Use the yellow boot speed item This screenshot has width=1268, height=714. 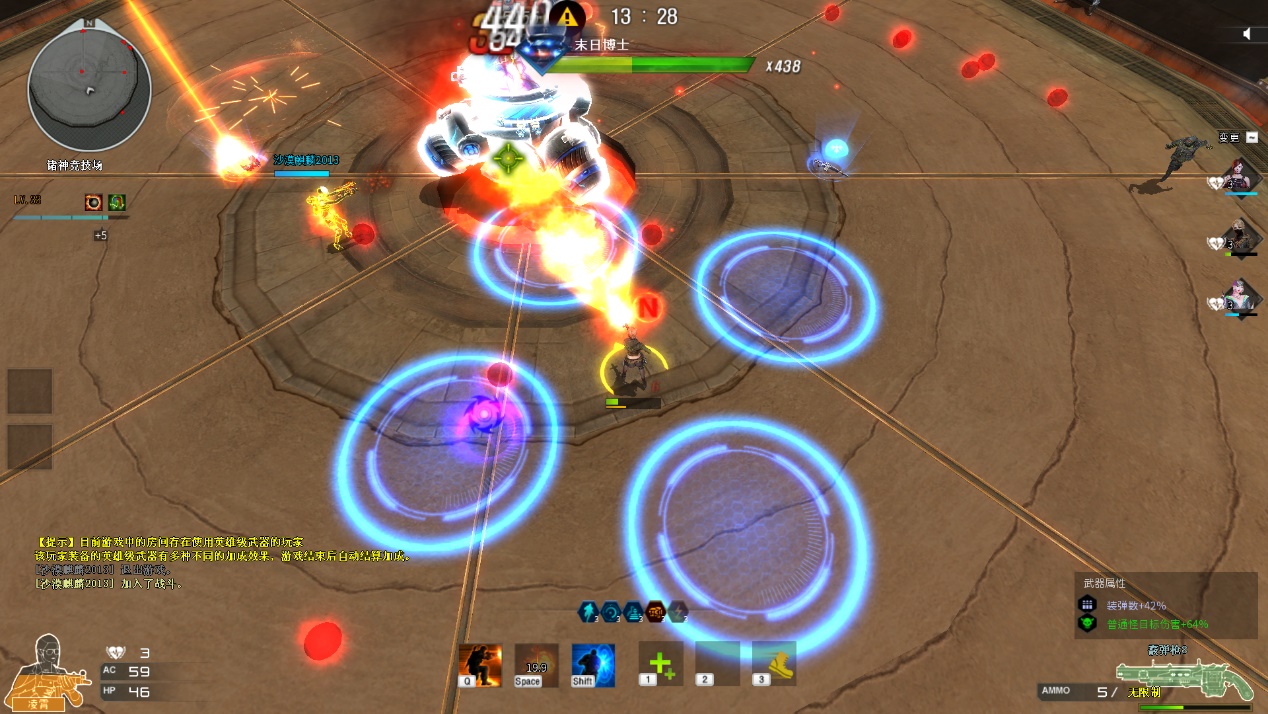pyautogui.click(x=774, y=664)
